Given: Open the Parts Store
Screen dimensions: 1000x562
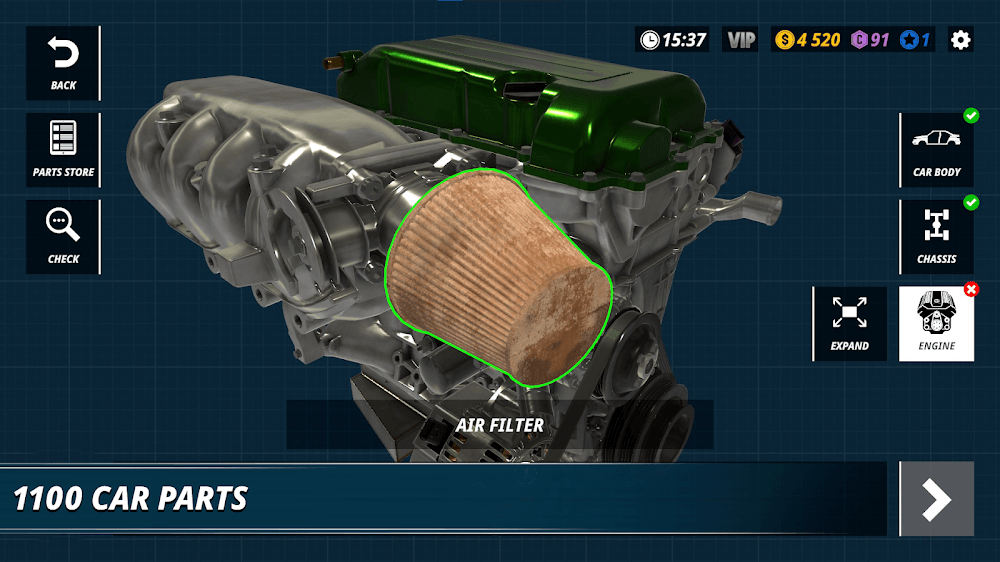Looking at the screenshot, I should (63, 150).
